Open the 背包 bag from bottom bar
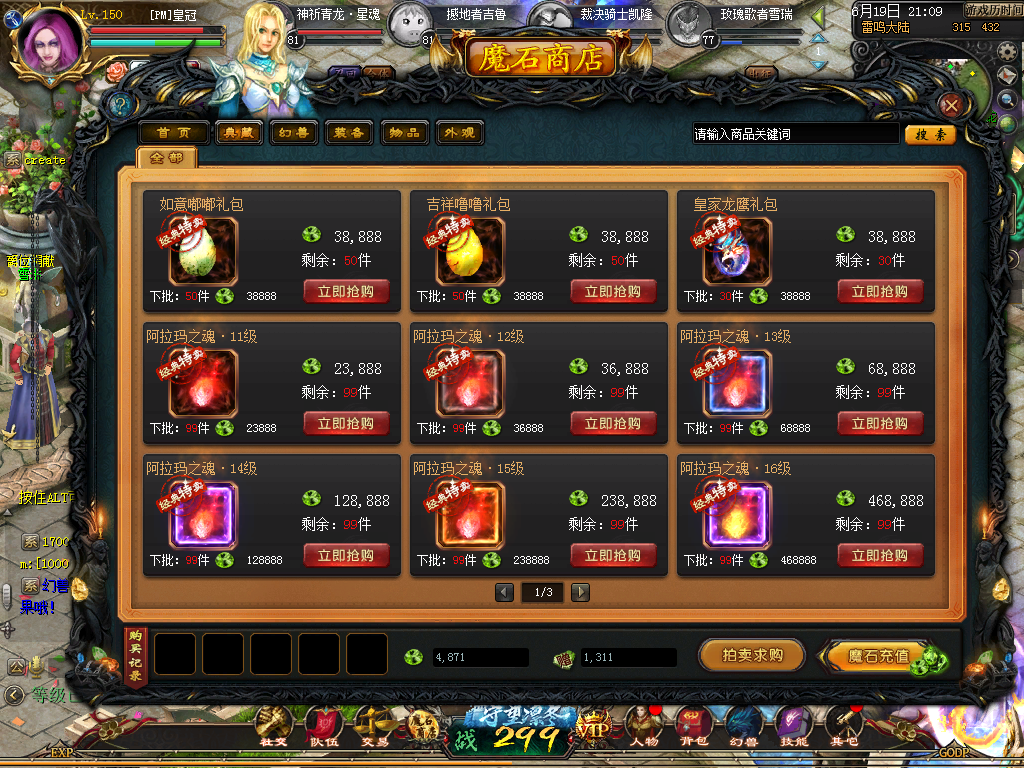The width and height of the screenshot is (1024, 768). (694, 727)
